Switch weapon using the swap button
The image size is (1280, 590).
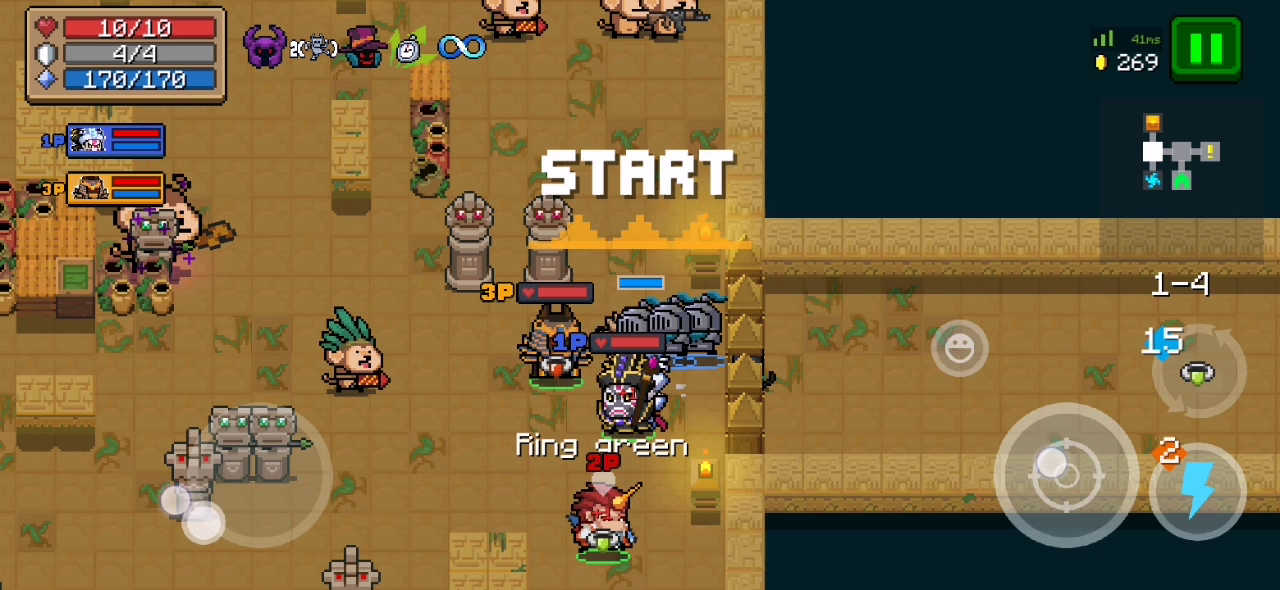pos(1198,373)
